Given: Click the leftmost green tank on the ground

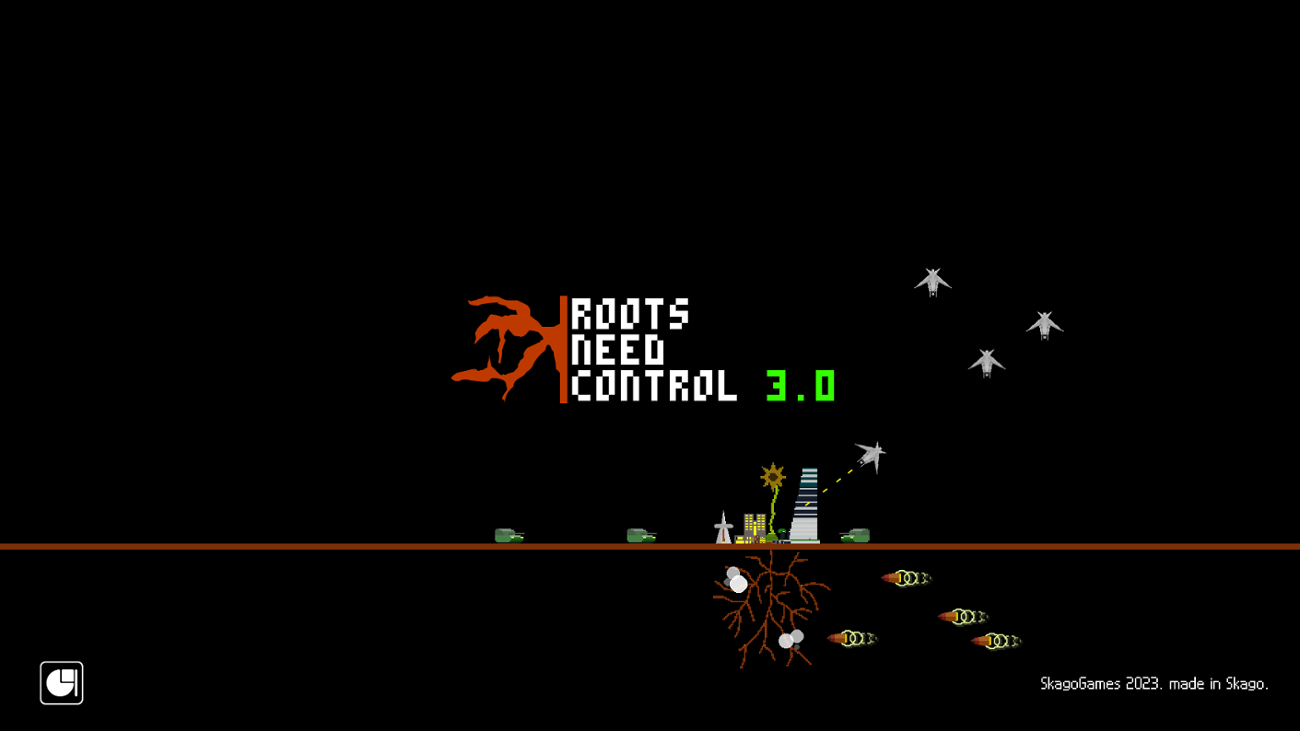Looking at the screenshot, I should point(510,535).
